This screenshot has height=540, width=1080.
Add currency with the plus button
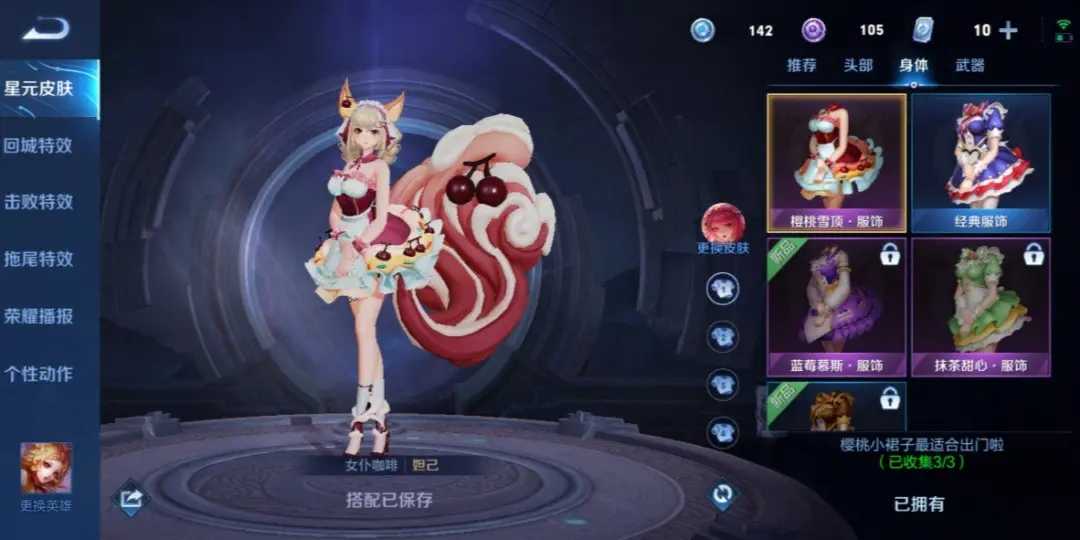click(x=1008, y=31)
